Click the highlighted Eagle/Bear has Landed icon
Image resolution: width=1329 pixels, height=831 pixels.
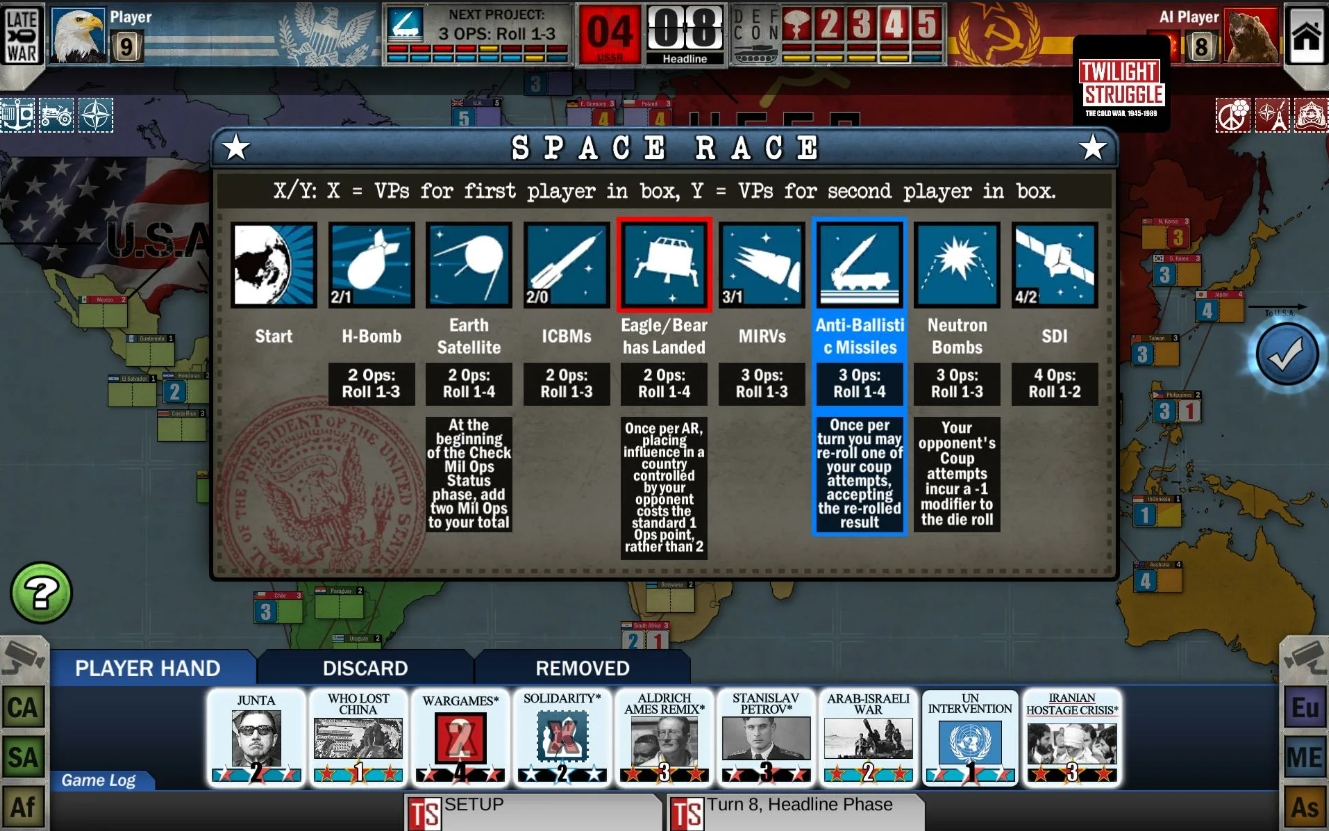coord(664,263)
